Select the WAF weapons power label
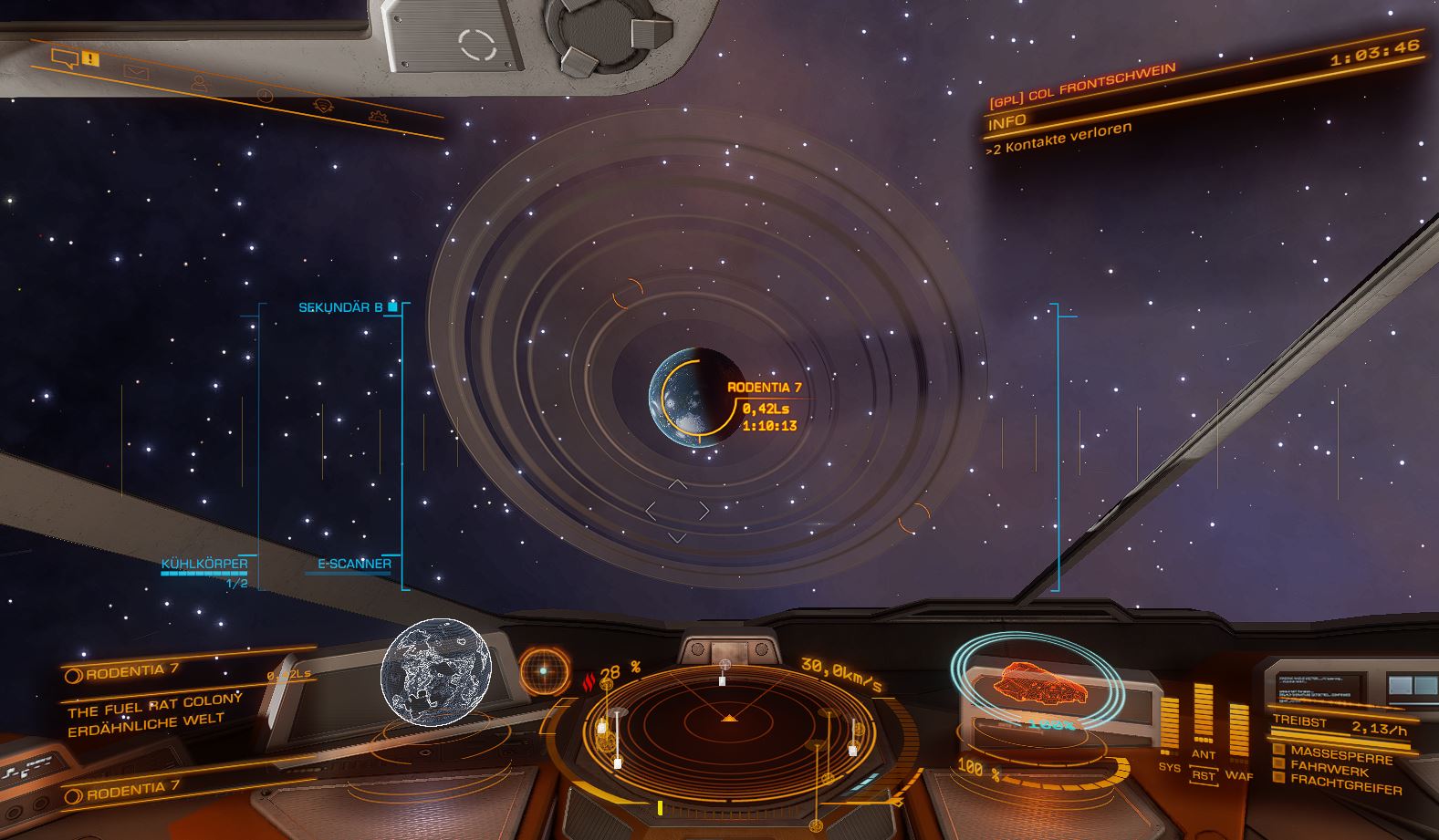This screenshot has width=1439, height=840. (1238, 775)
